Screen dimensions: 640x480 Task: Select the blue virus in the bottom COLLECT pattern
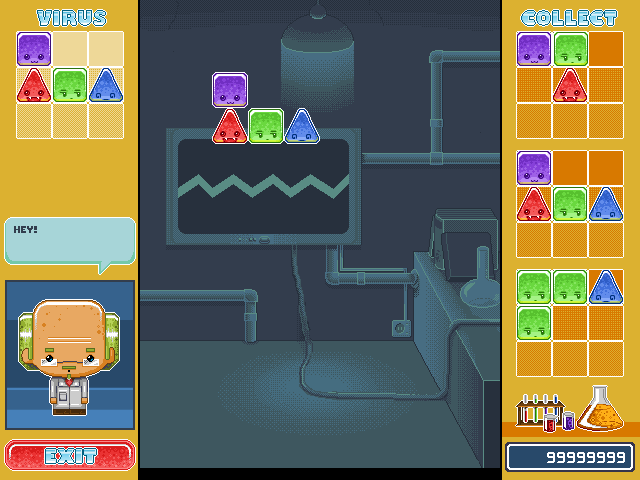[606, 287]
